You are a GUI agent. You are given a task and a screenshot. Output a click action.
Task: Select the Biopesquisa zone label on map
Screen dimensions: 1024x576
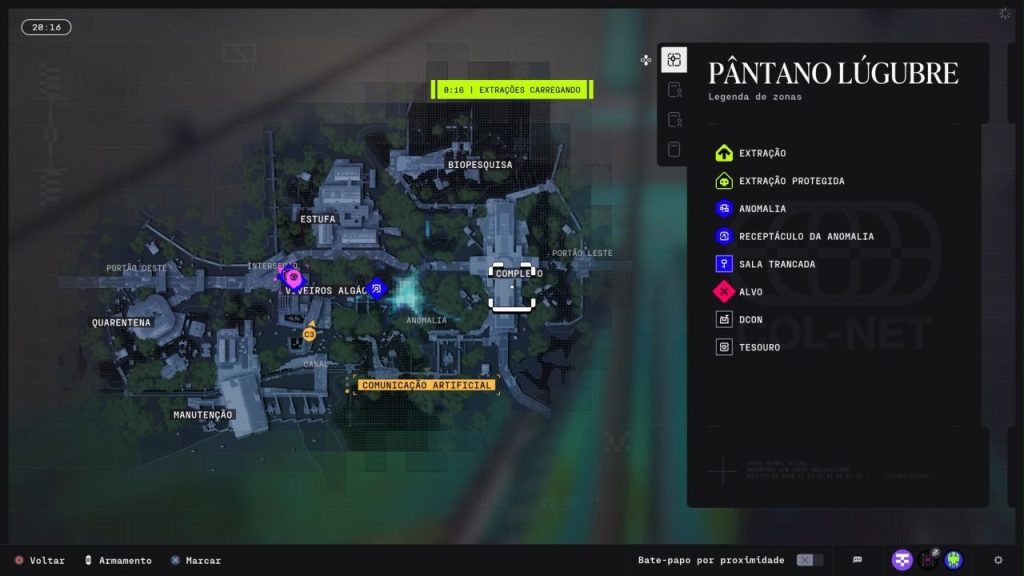(x=480, y=164)
